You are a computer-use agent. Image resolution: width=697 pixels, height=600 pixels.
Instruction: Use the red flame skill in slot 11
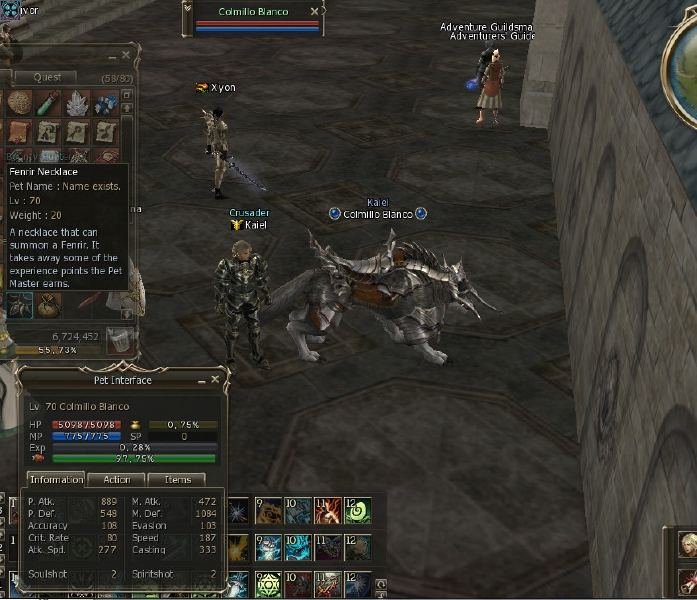(x=328, y=511)
